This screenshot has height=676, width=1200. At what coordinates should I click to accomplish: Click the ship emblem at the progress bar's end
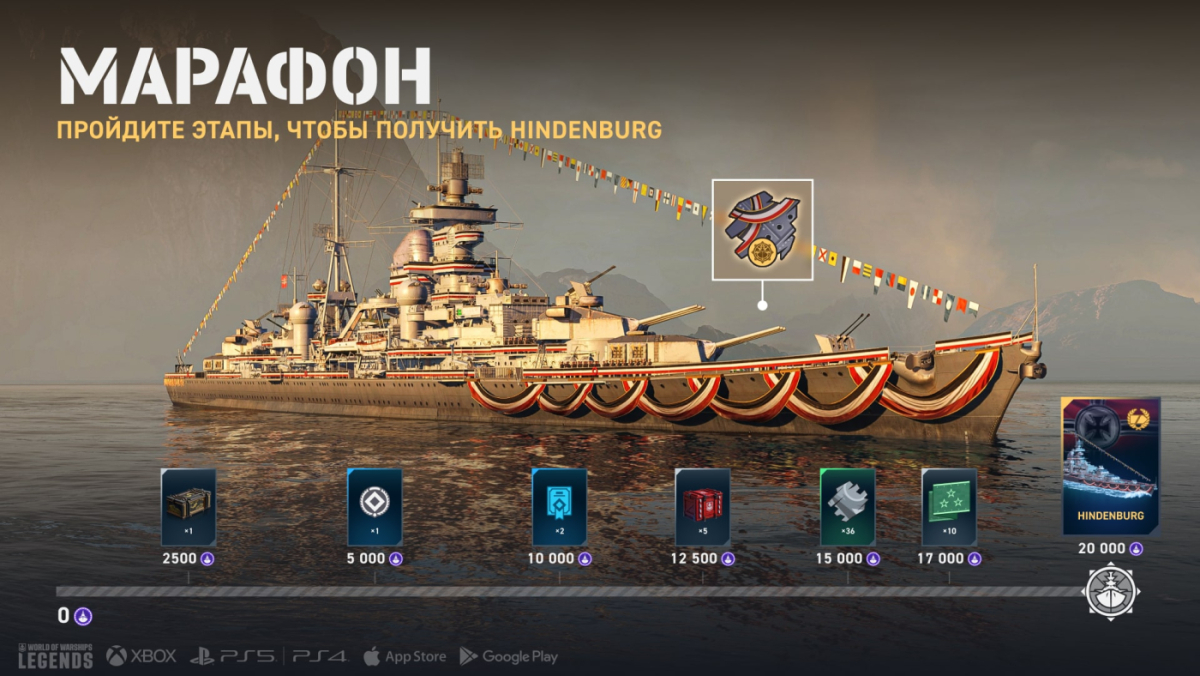(1111, 590)
